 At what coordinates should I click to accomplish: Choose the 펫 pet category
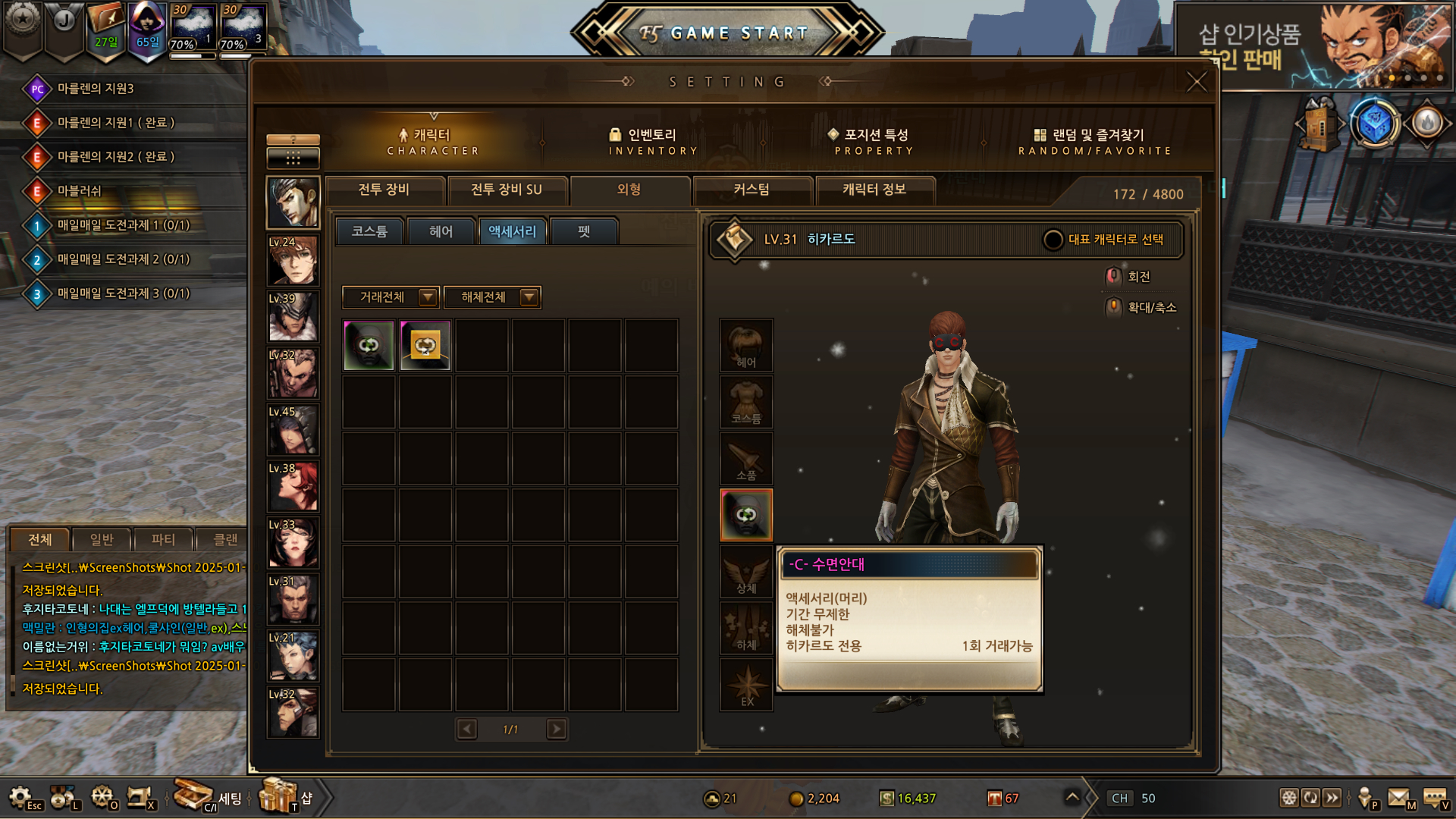584,231
